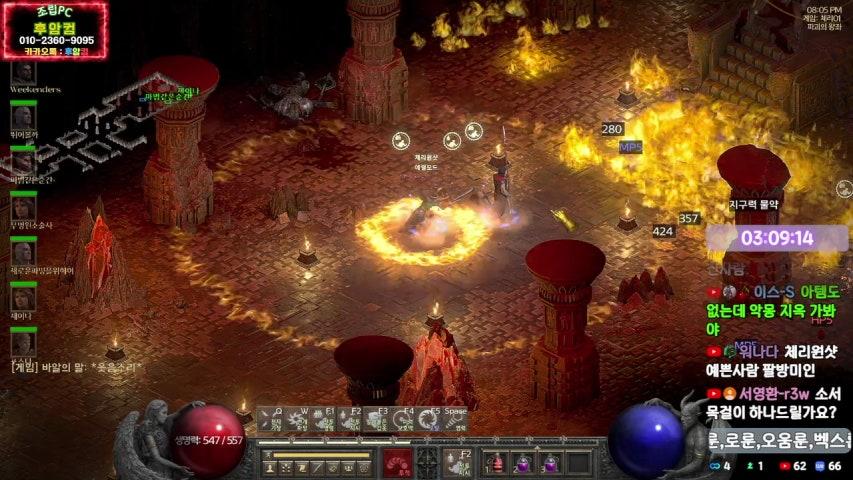Image resolution: width=853 pixels, height=480 pixels.
Task: Choose the F5 swirl skill icon
Action: point(428,420)
